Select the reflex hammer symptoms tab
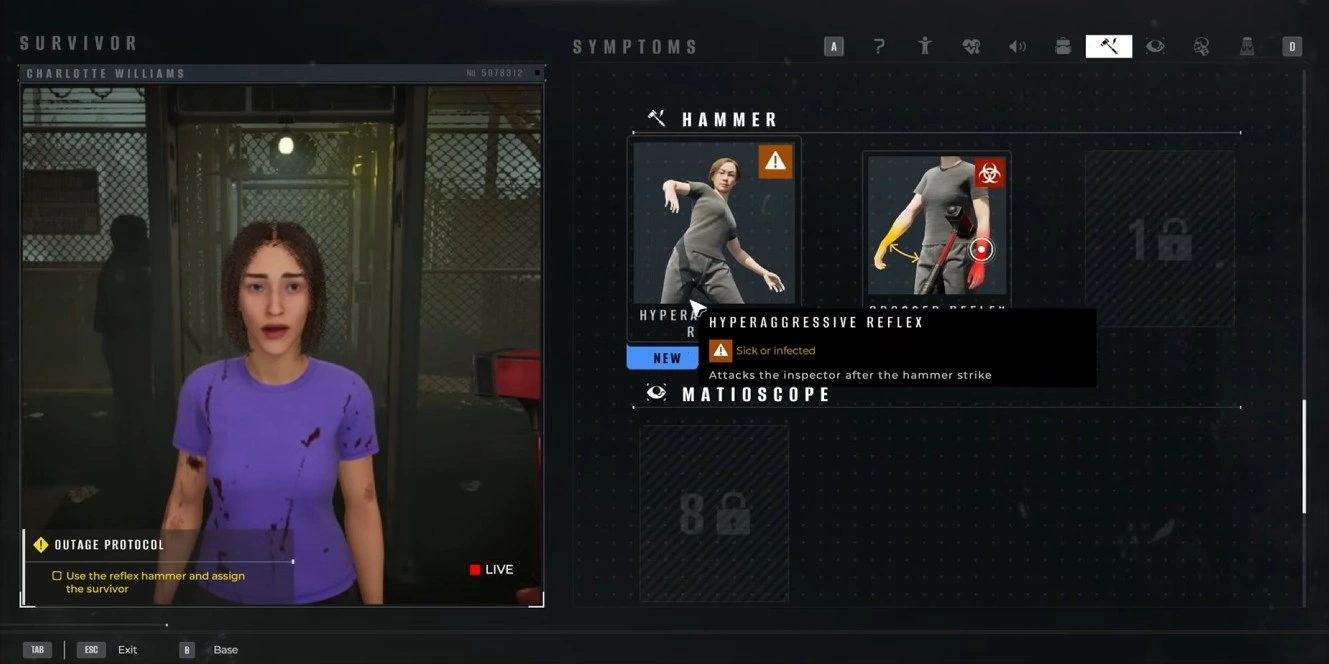1329x664 pixels. pyautogui.click(x=1109, y=46)
